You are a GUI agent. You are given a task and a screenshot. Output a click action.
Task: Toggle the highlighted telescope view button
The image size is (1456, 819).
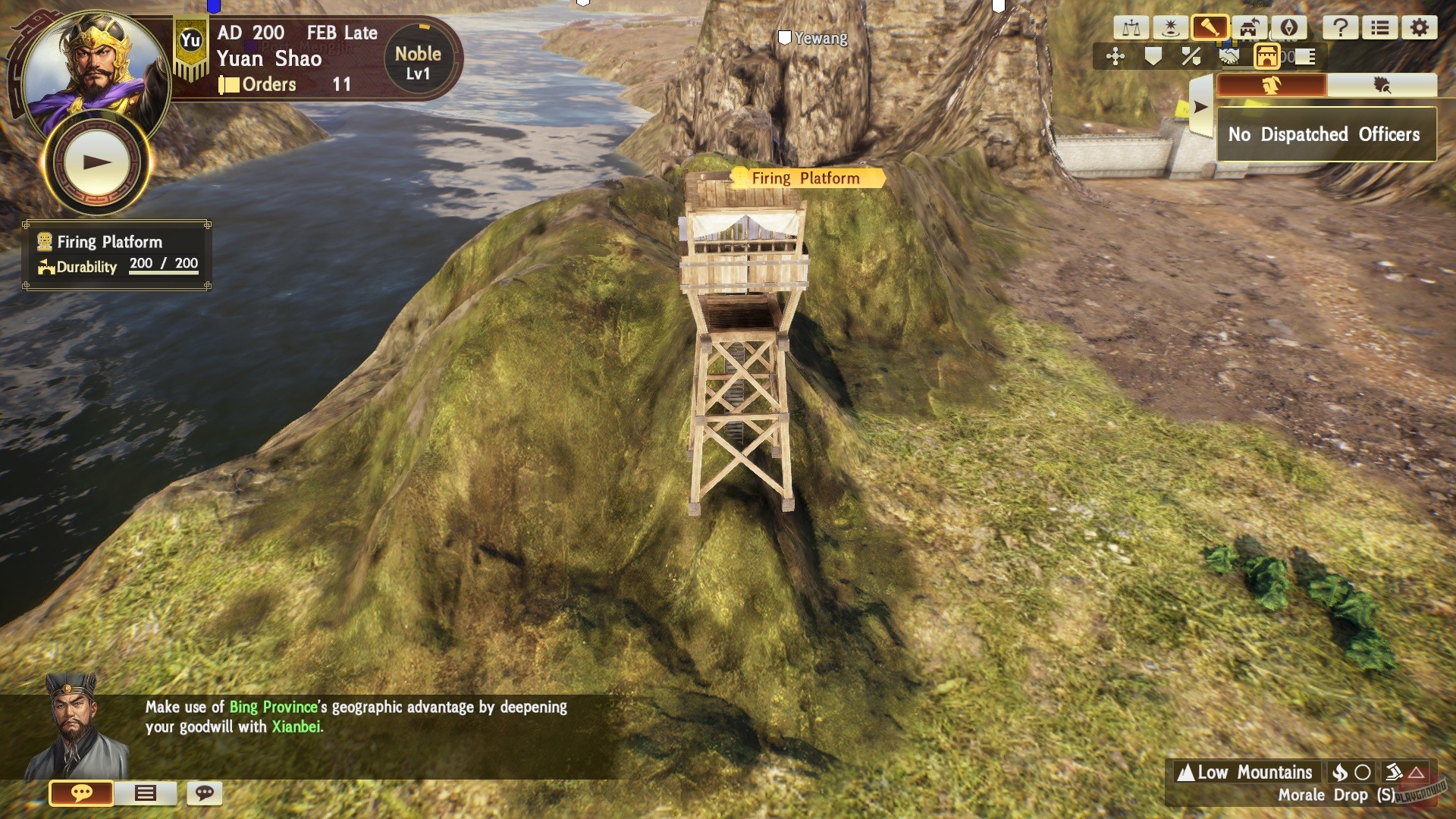1210,29
